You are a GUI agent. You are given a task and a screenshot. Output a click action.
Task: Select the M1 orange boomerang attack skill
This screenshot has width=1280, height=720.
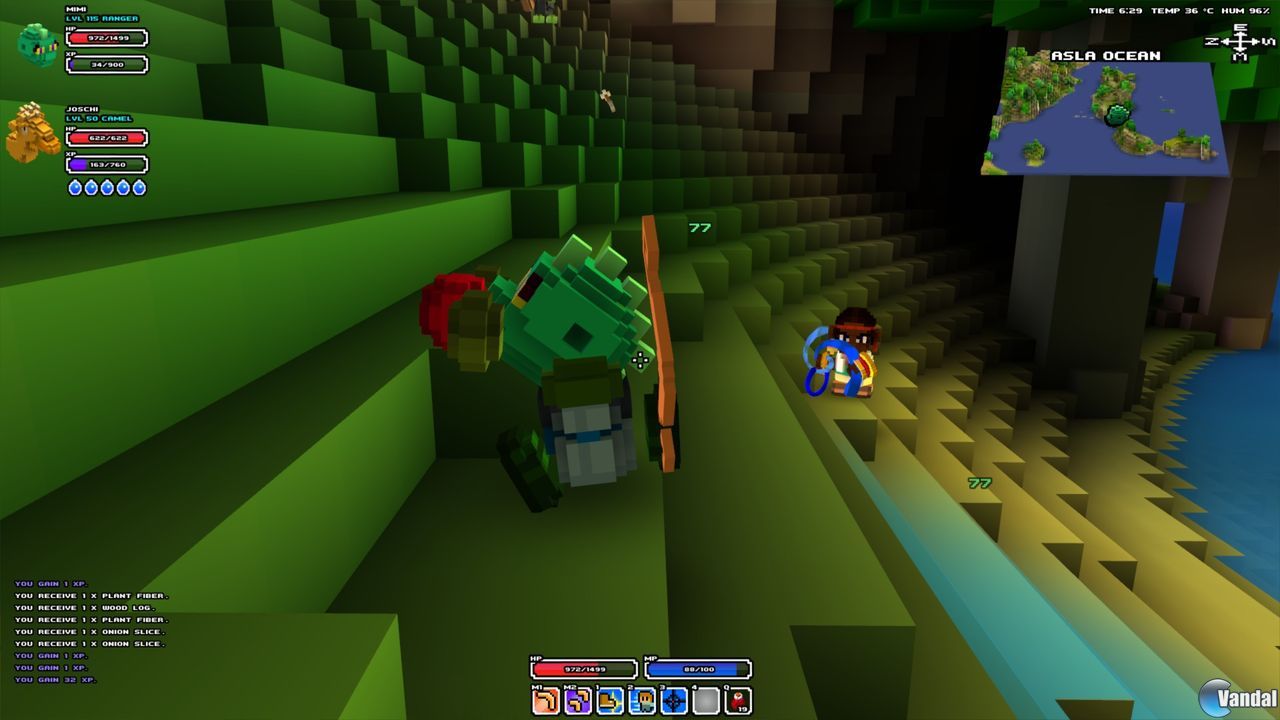click(x=545, y=700)
